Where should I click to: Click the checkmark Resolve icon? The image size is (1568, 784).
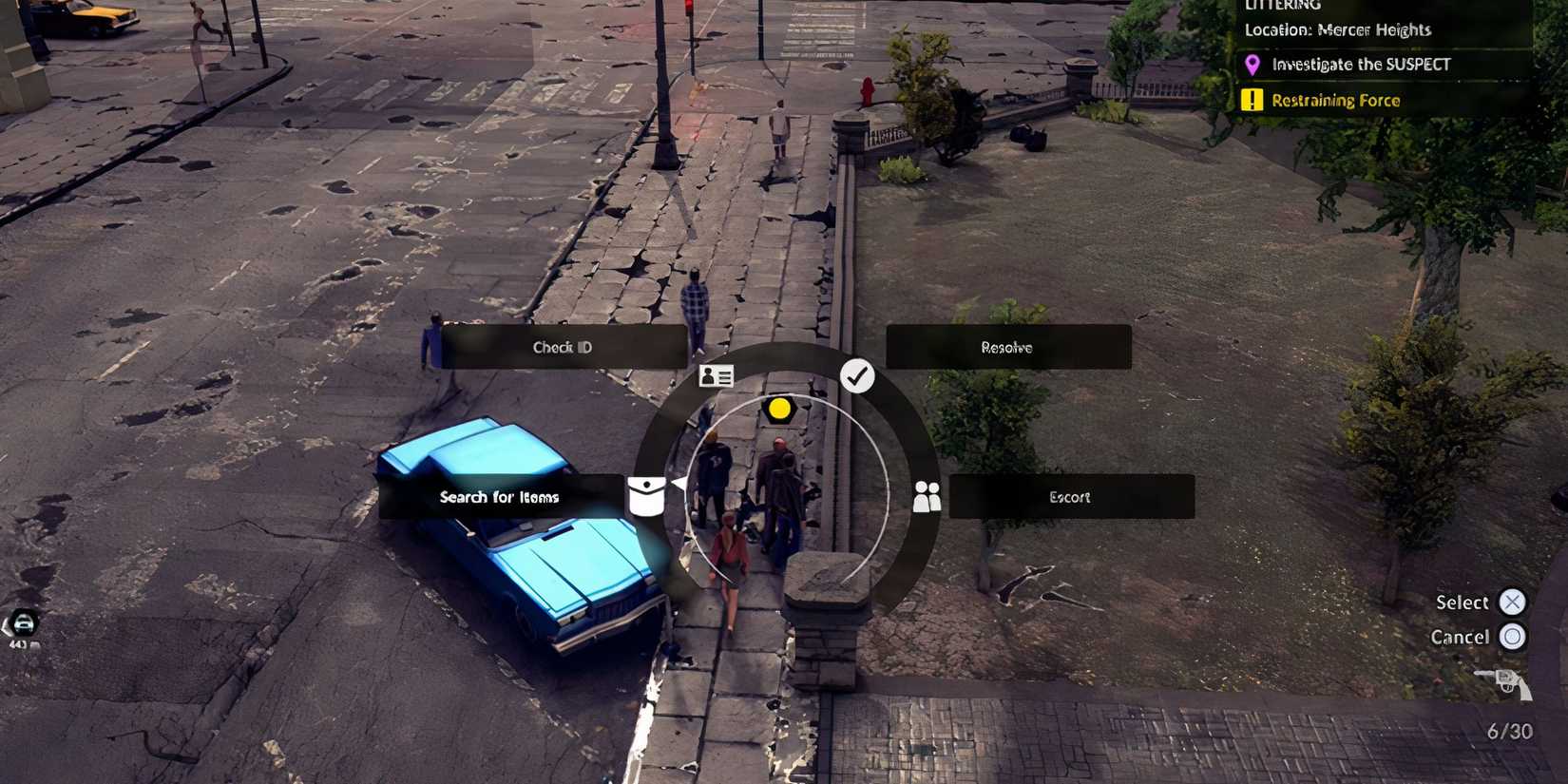click(x=858, y=376)
